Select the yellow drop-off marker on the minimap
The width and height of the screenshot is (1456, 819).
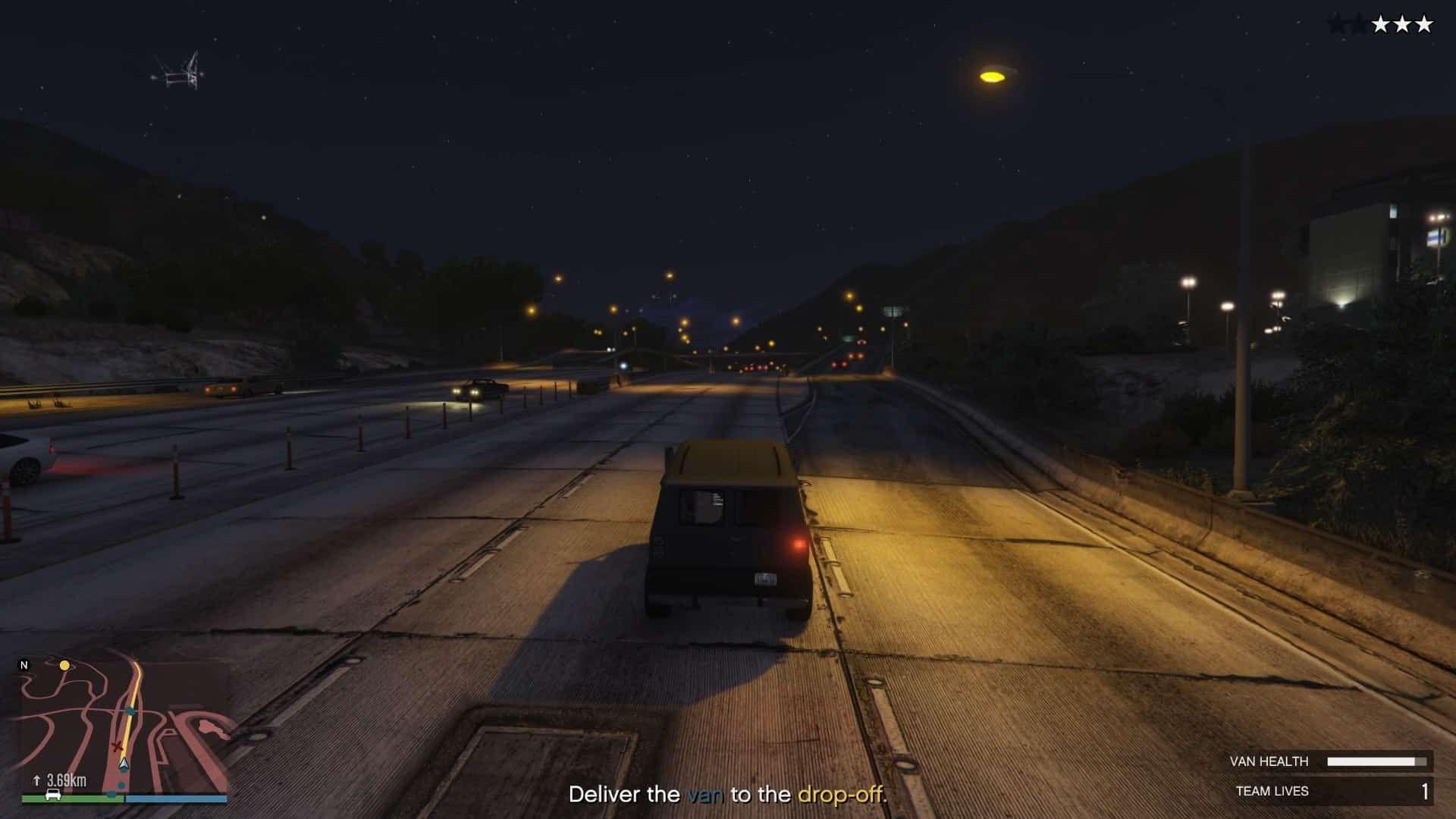[x=64, y=665]
